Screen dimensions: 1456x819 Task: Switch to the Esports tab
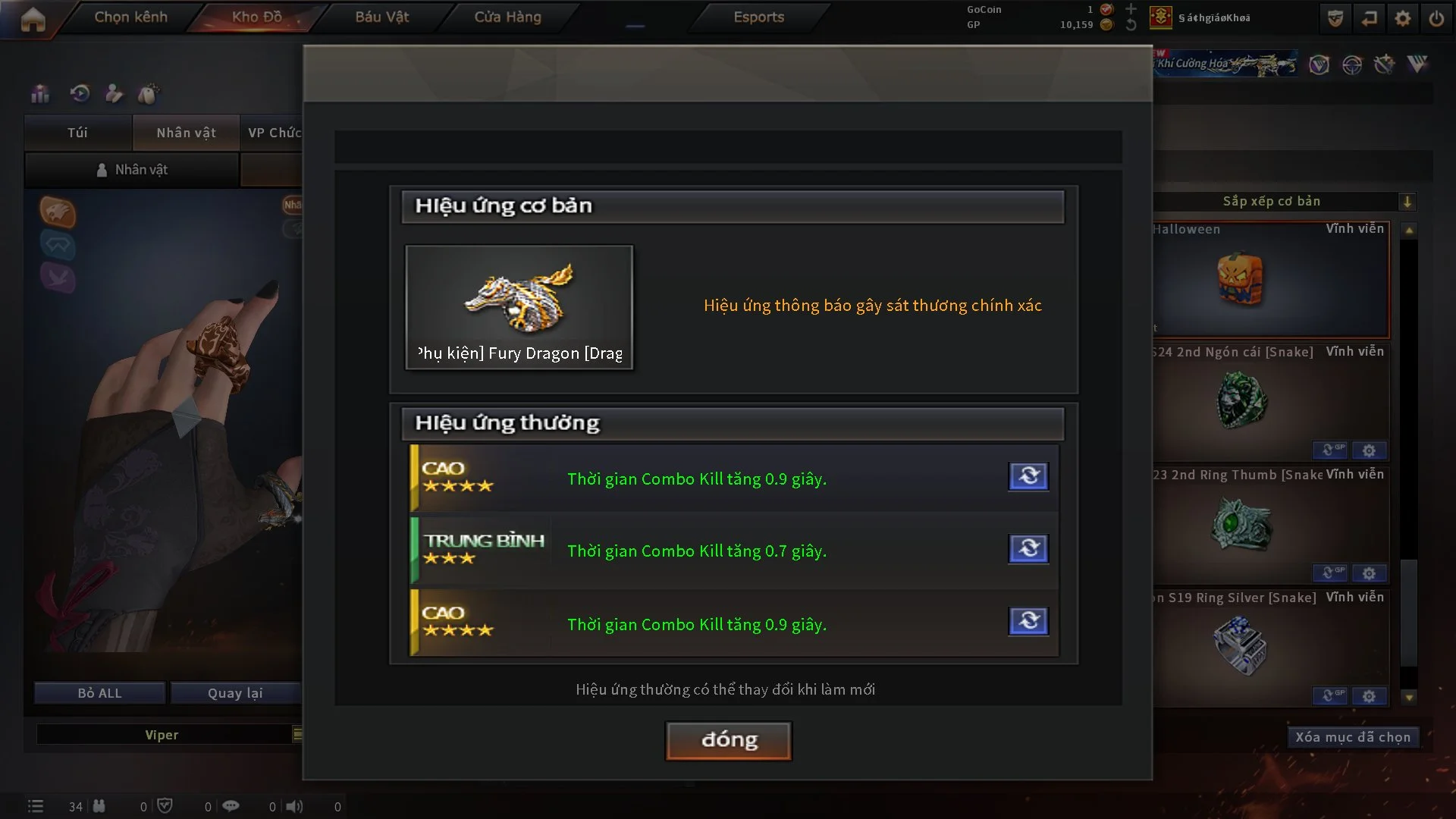pyautogui.click(x=758, y=17)
